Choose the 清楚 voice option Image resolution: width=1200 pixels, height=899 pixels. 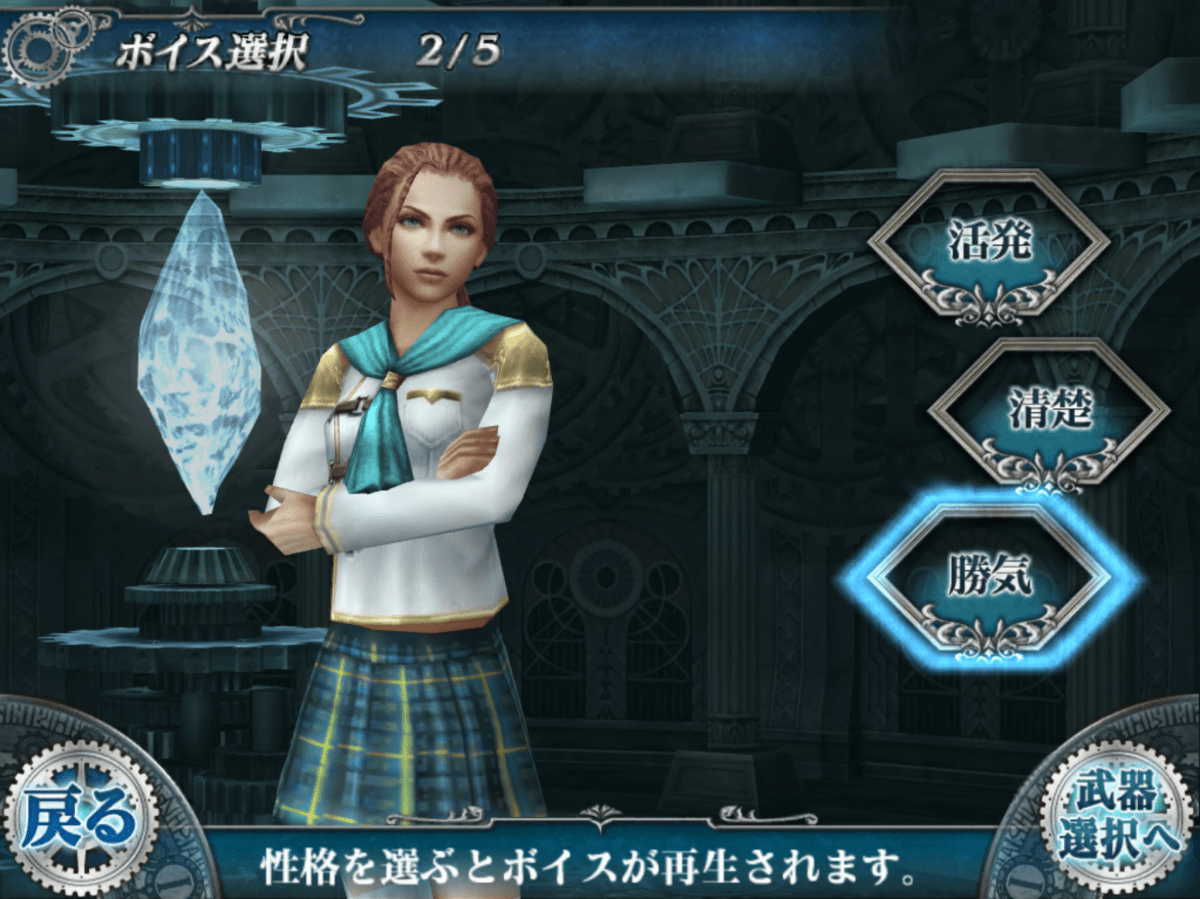click(x=1048, y=411)
